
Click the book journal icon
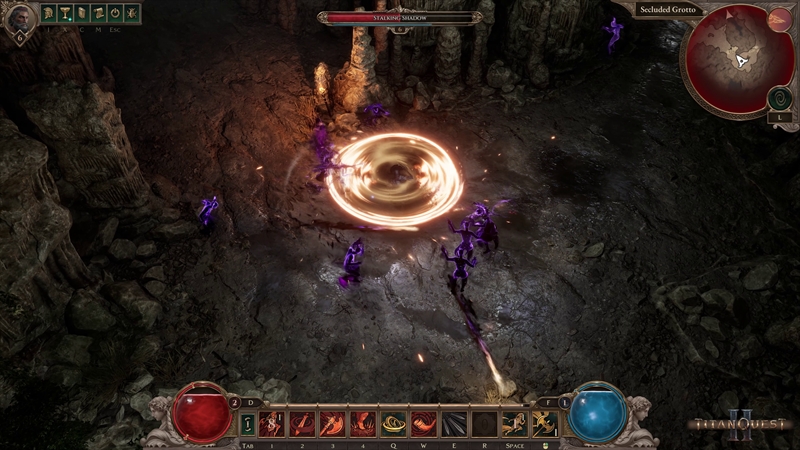point(81,14)
